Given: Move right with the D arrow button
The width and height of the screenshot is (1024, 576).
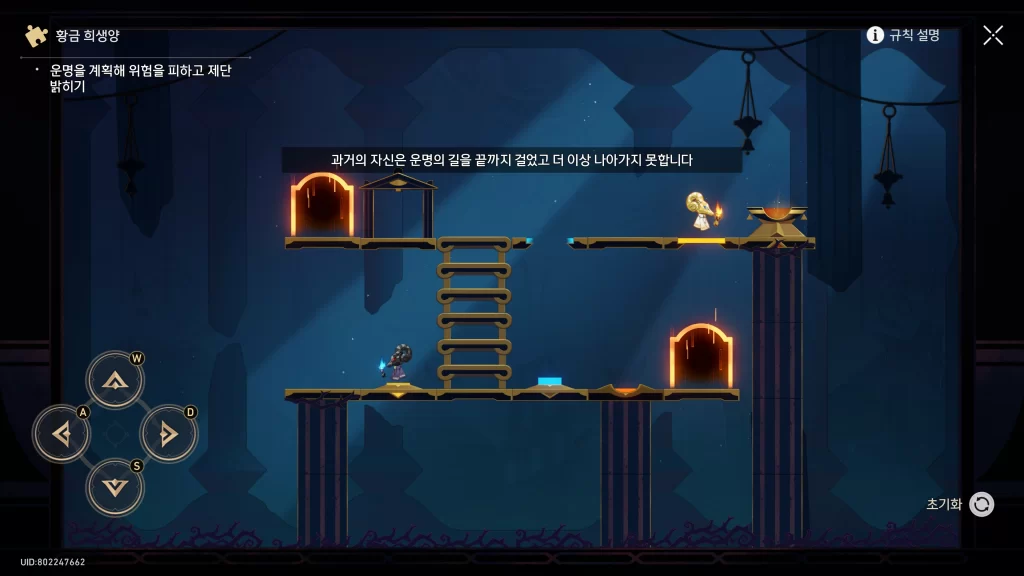Looking at the screenshot, I should [x=168, y=434].
